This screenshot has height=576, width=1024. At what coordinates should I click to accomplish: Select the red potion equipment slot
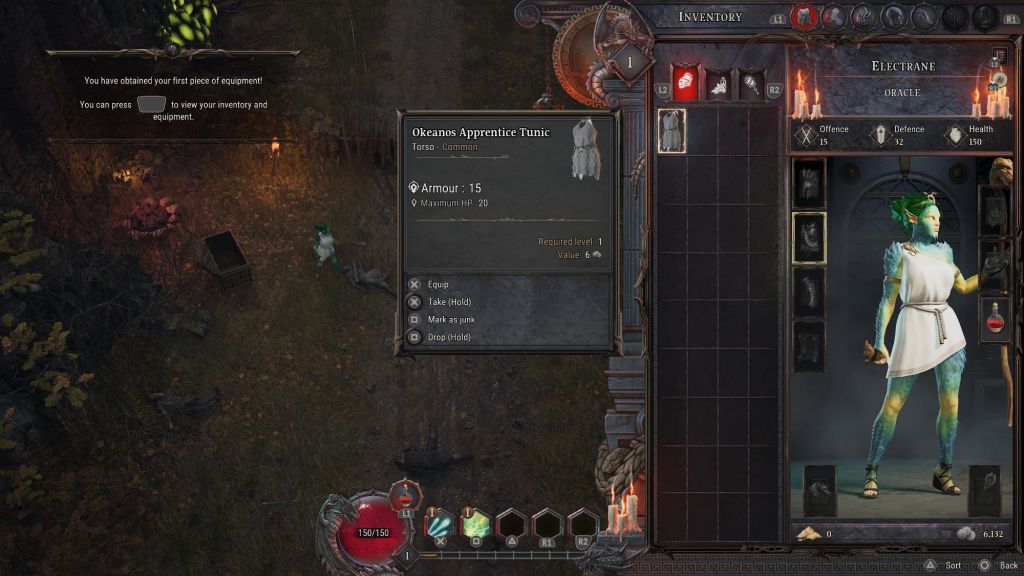pos(995,320)
